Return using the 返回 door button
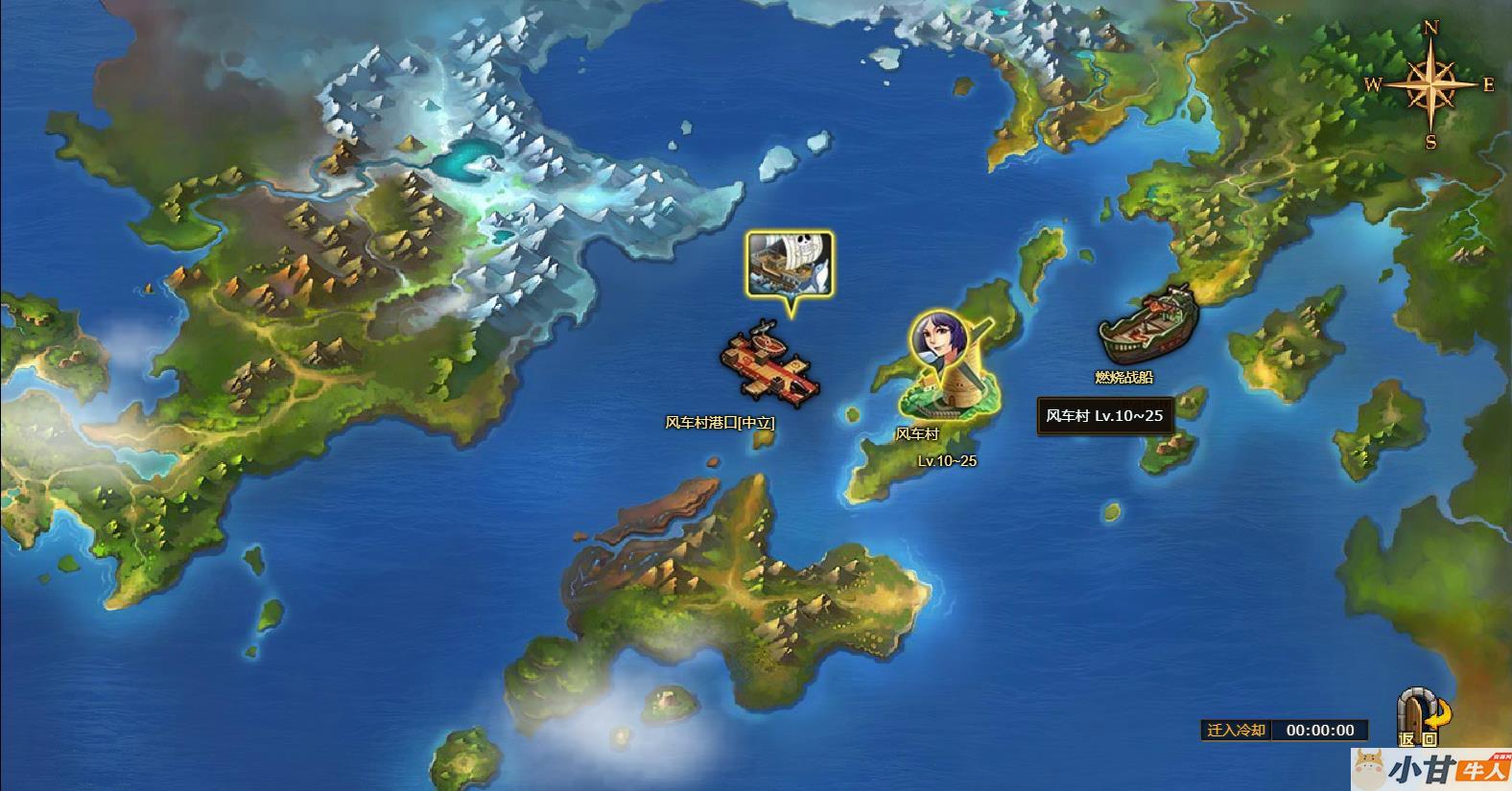Image resolution: width=1512 pixels, height=791 pixels. (x=1423, y=716)
